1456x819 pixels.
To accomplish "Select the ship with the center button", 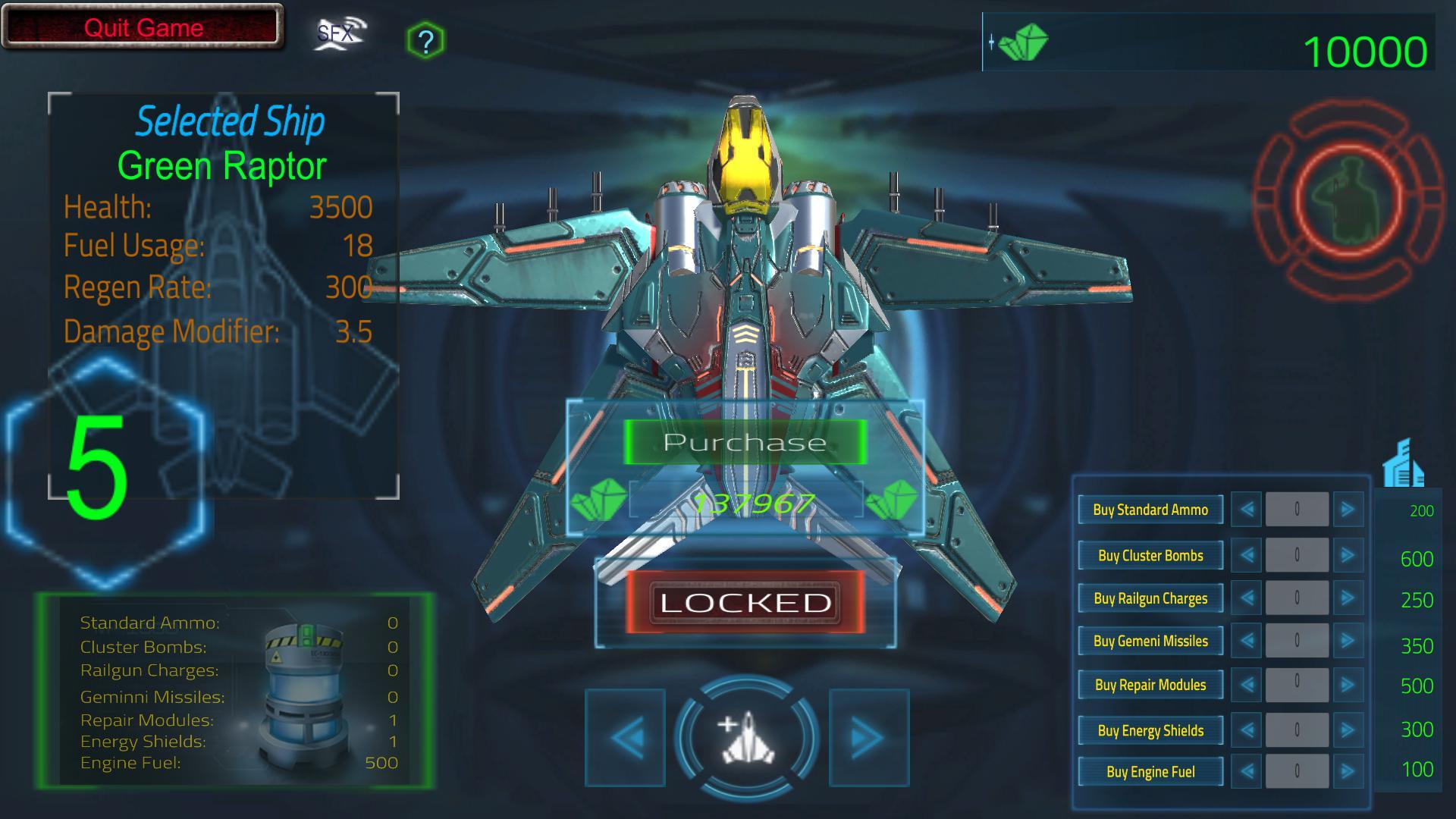I will pyautogui.click(x=747, y=737).
